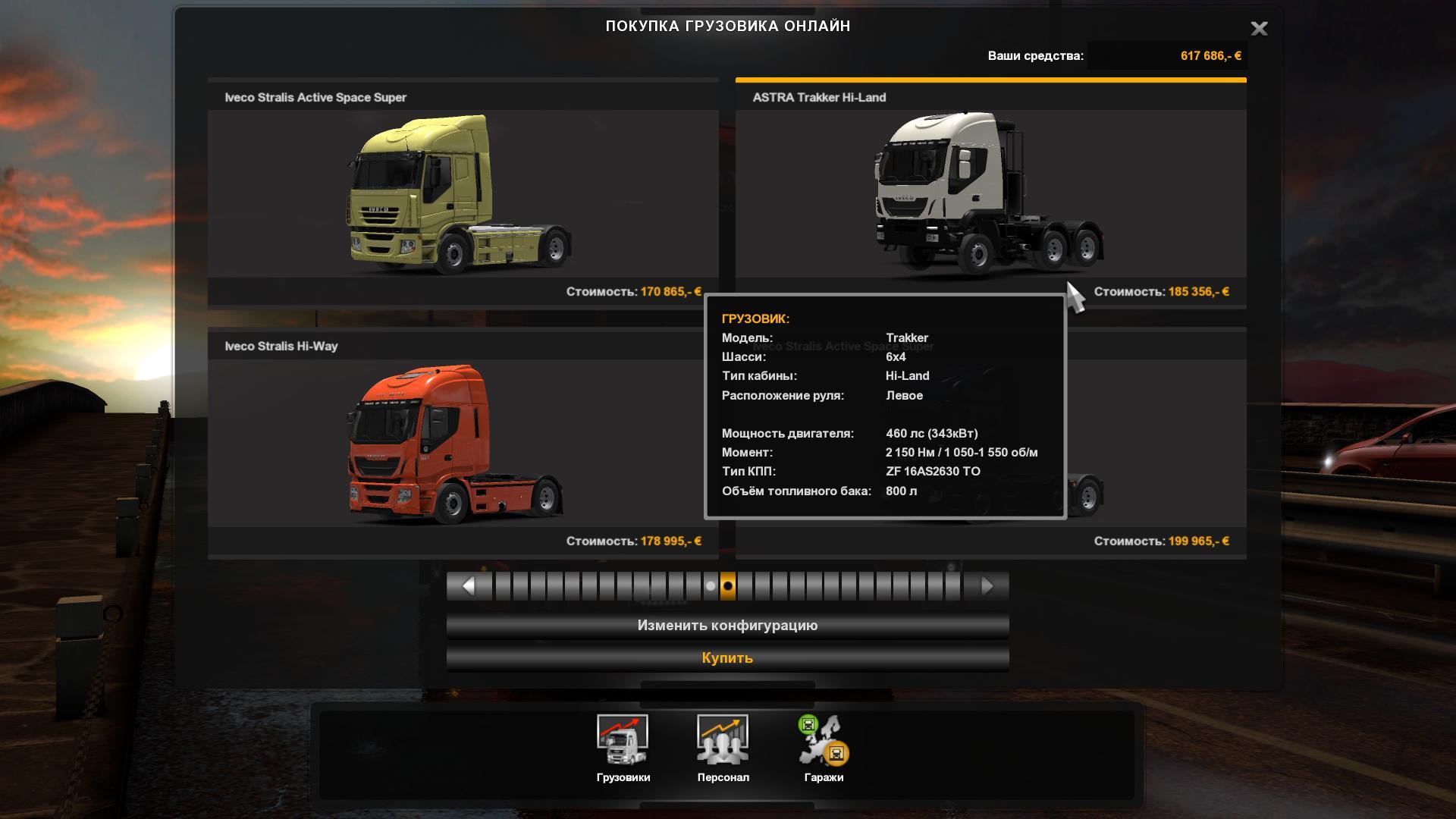Screen dimensions: 1456x819
Task: Open the Персонал section
Action: click(723, 748)
